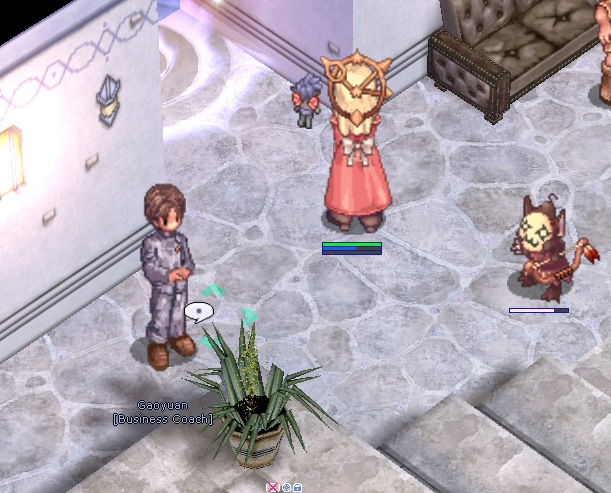Select the round blue wheel icon
The width and height of the screenshot is (611, 493).
click(x=285, y=487)
